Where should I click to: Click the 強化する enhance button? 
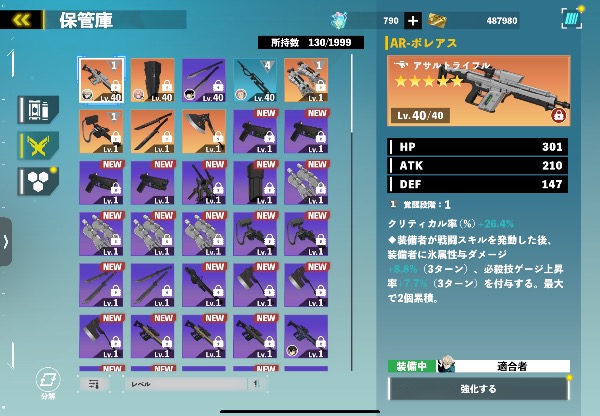click(x=477, y=389)
